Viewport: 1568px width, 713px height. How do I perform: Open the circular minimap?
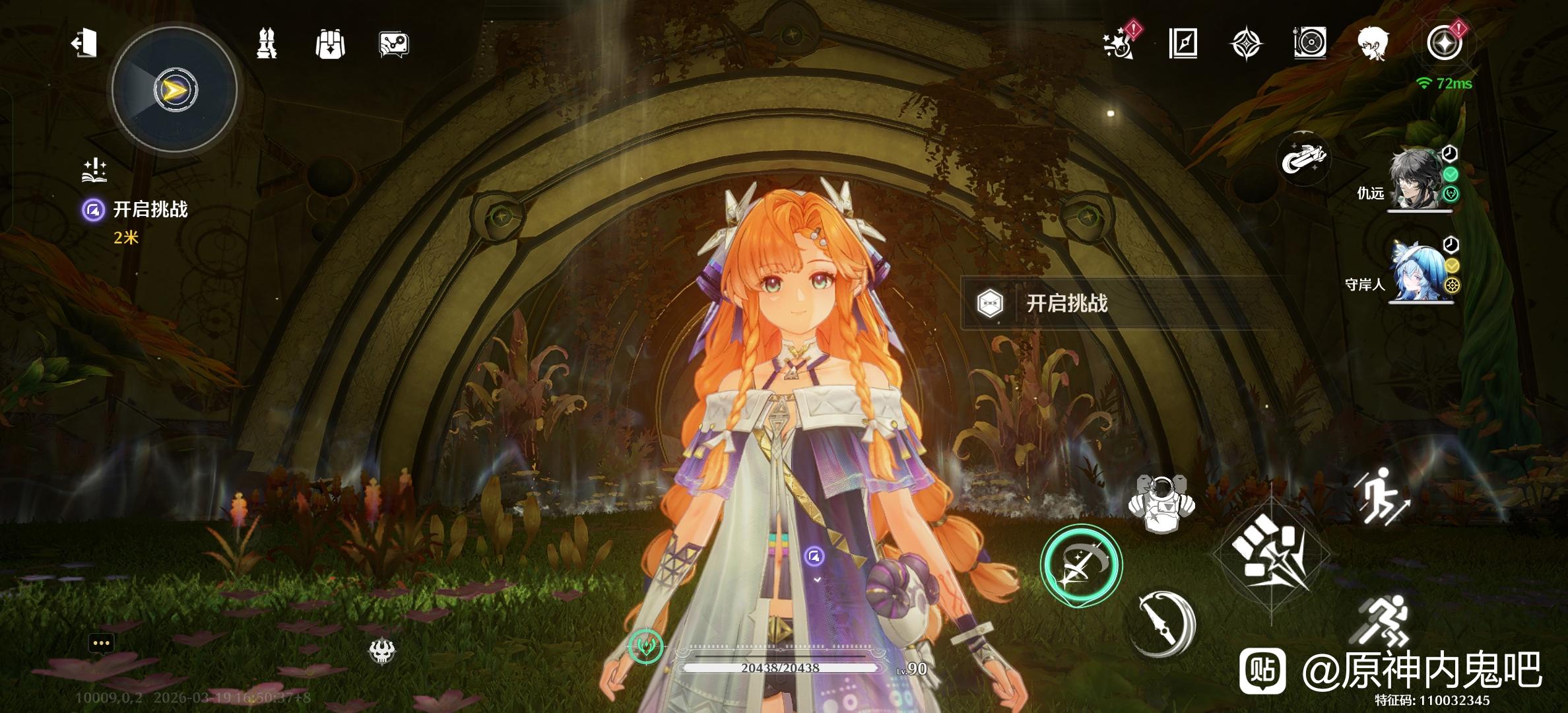(175, 90)
